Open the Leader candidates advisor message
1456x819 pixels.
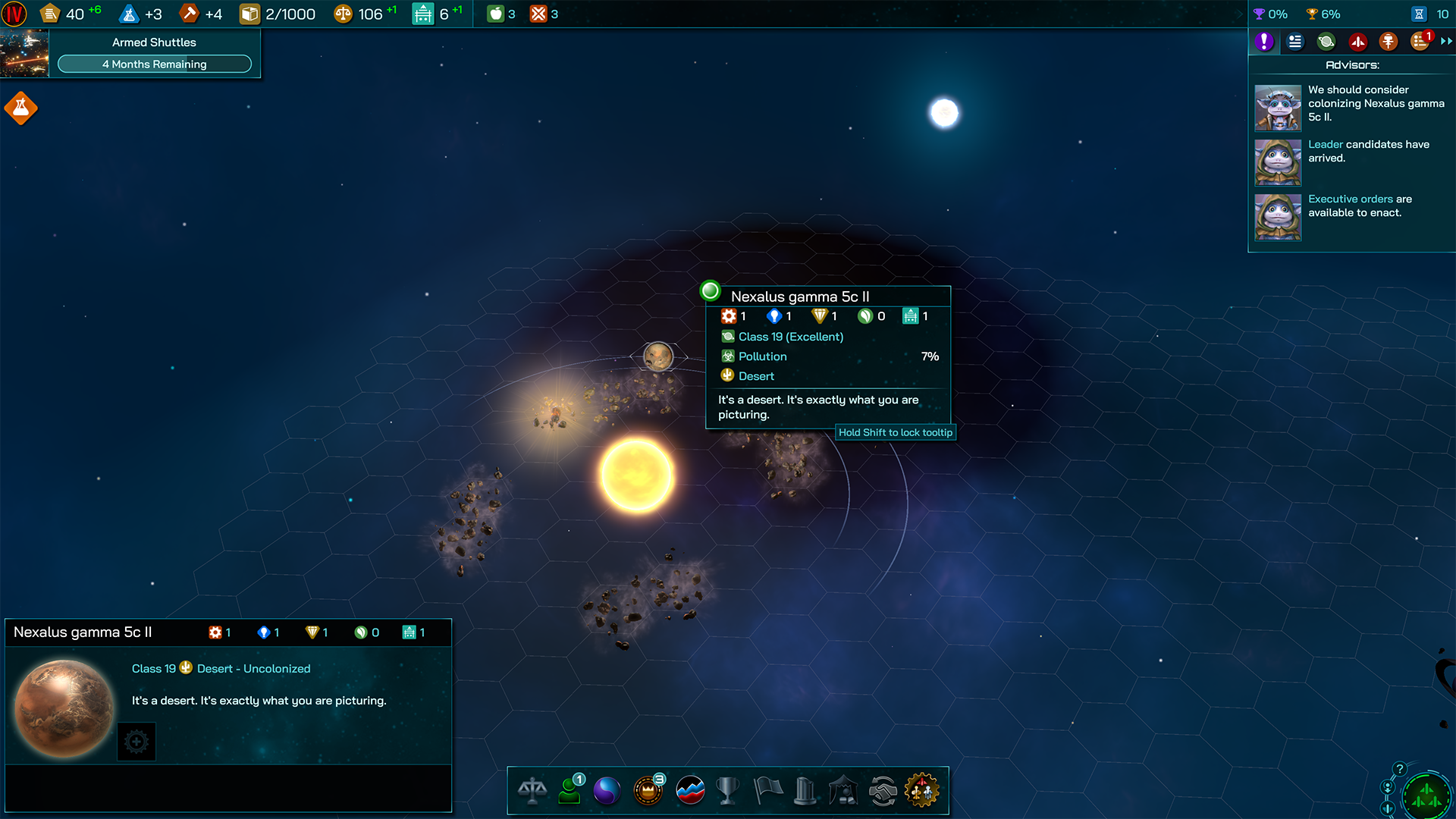click(x=1368, y=151)
